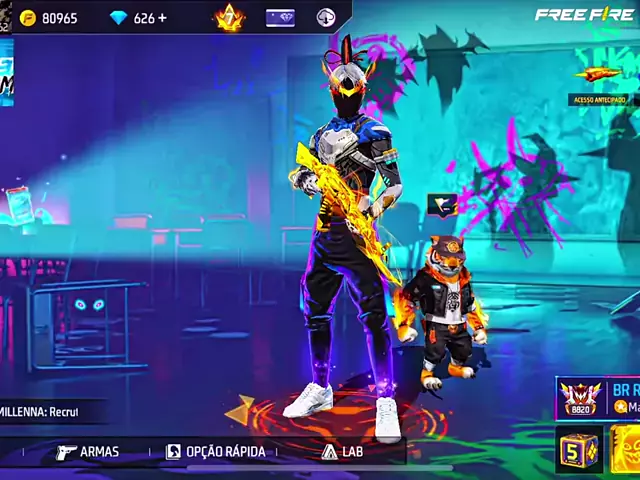The height and width of the screenshot is (480, 640).
Task: Open the LAB menu
Action: 342,452
